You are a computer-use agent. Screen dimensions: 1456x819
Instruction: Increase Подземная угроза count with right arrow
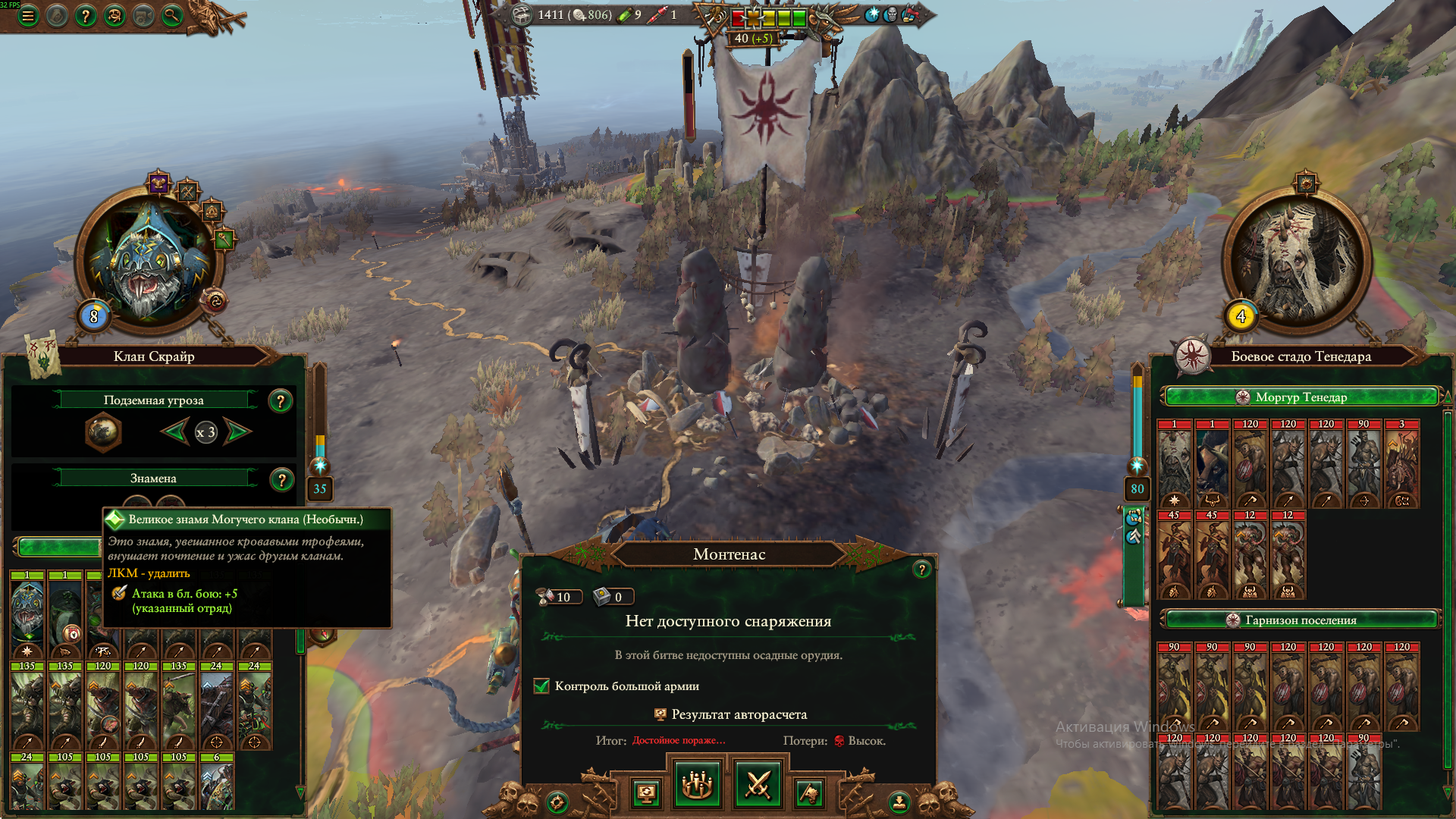coord(238,432)
